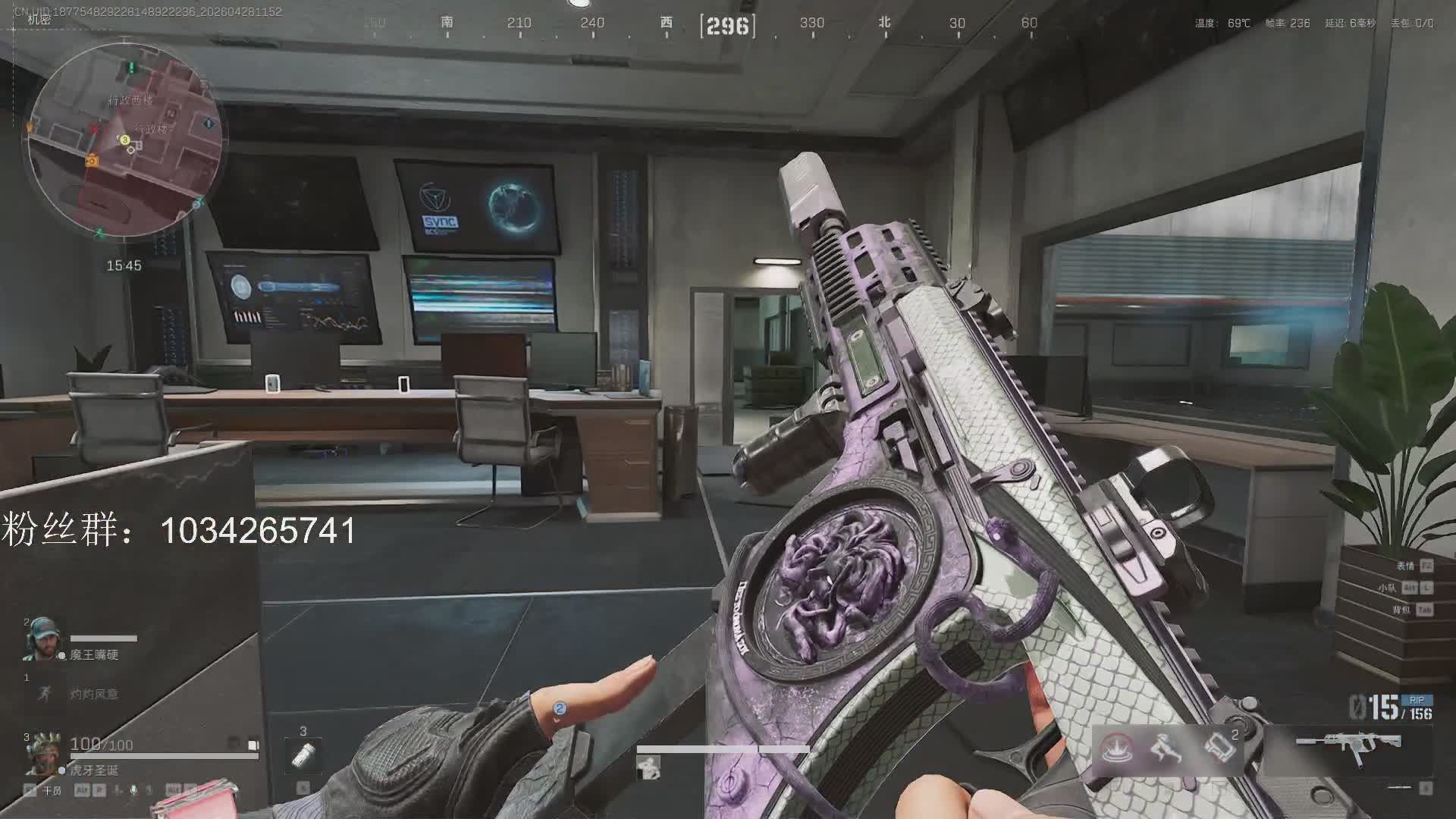Toggle the microphone voice chat icon
Viewport: 1456px width, 819px height.
point(134,790)
